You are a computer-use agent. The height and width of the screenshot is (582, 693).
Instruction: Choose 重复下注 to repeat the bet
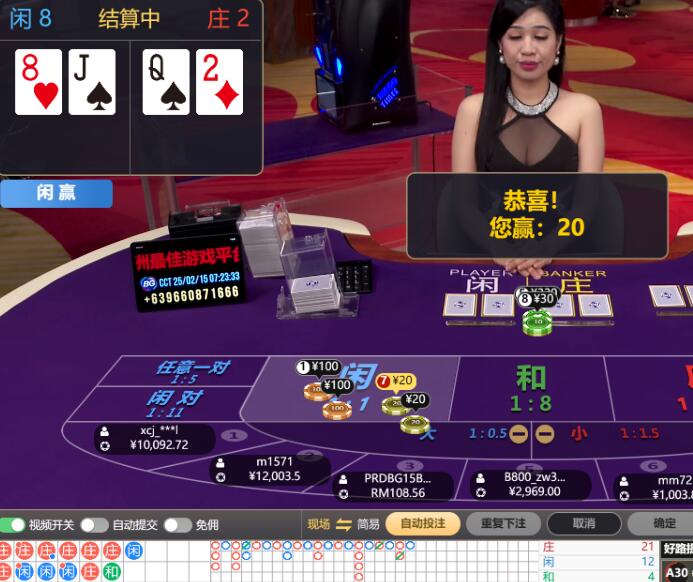click(503, 523)
